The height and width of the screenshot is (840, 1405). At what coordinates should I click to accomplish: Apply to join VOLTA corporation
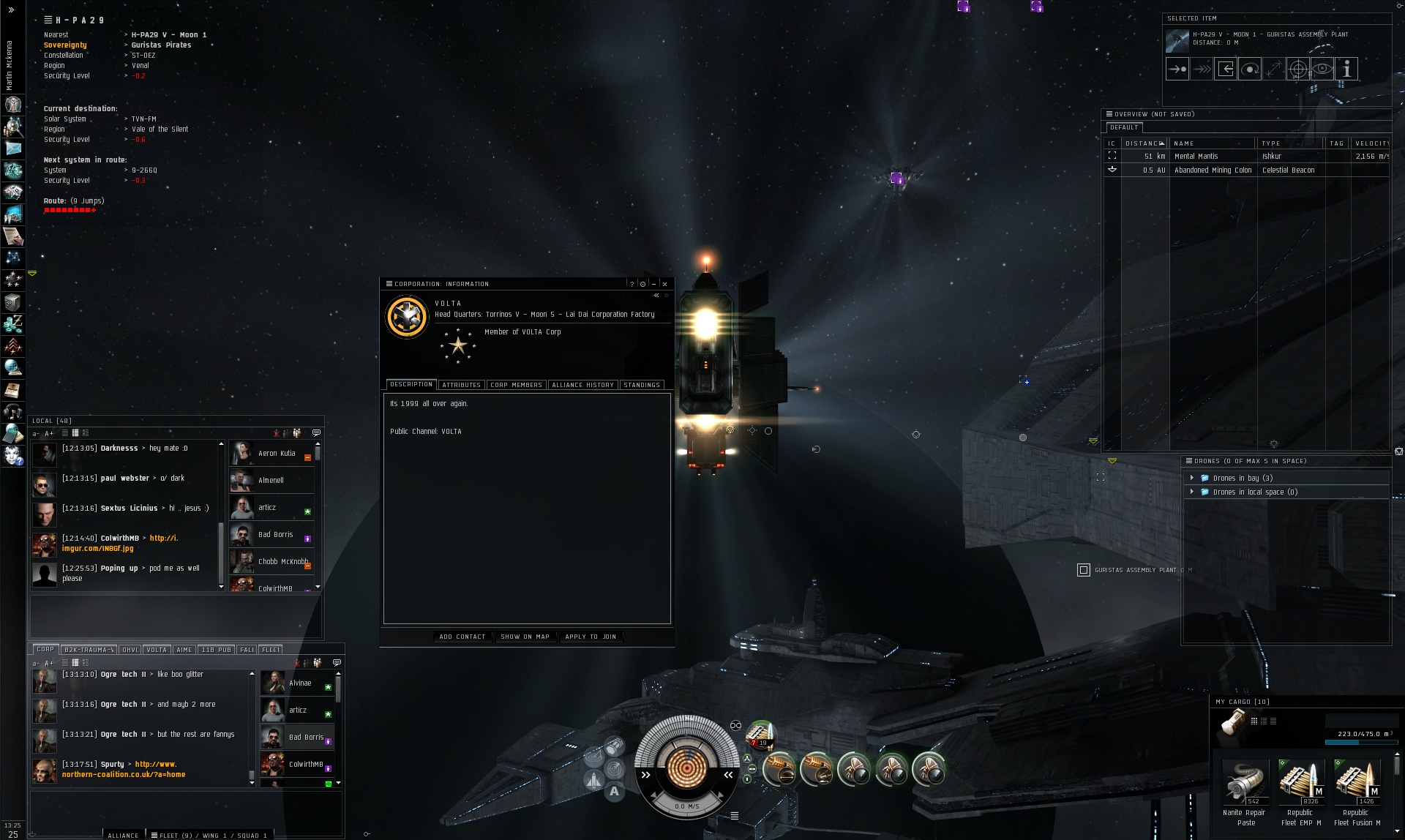[591, 637]
